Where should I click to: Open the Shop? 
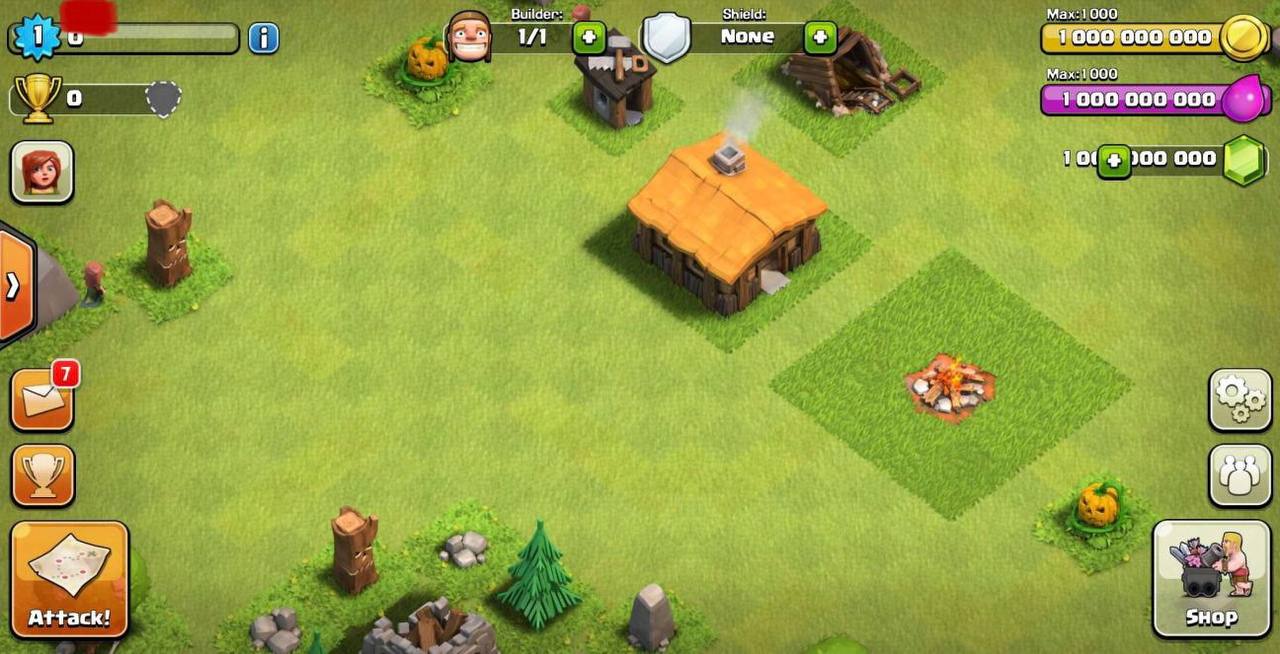(x=1211, y=578)
